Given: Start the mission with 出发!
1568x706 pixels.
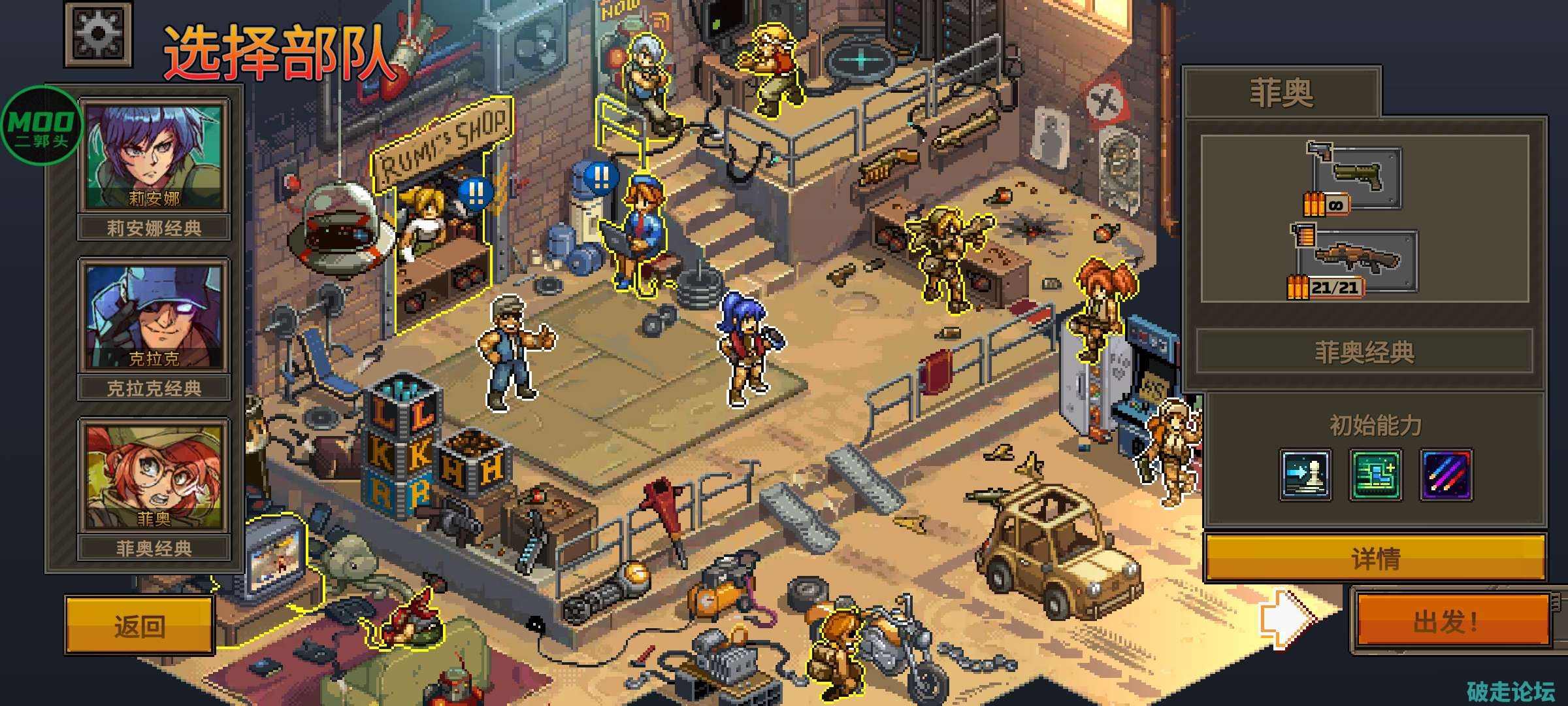Looking at the screenshot, I should tap(1452, 621).
